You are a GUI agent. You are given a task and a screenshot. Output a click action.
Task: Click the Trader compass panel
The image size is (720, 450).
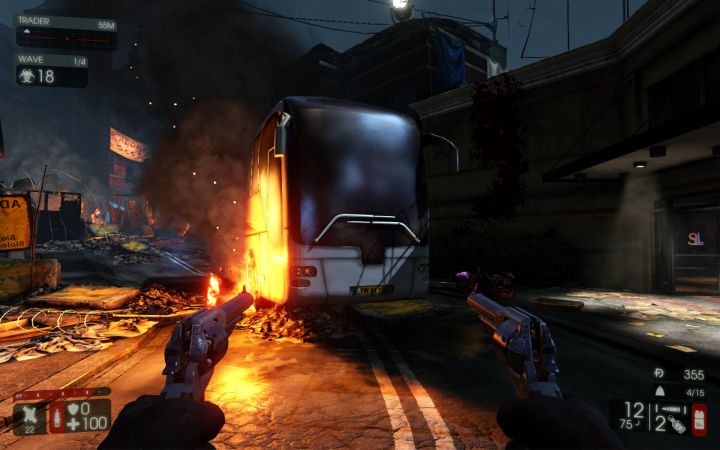[65, 33]
